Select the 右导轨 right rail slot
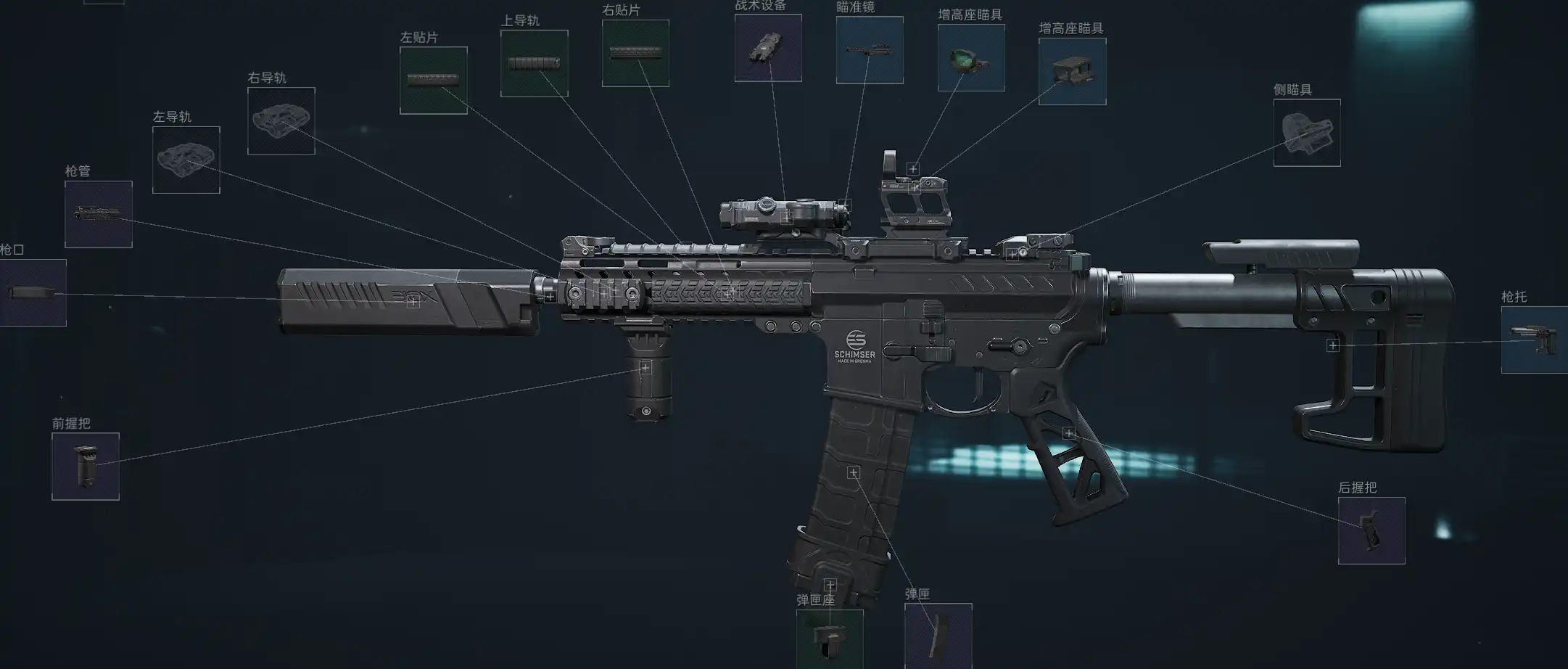This screenshot has width=1568, height=669. tap(281, 120)
